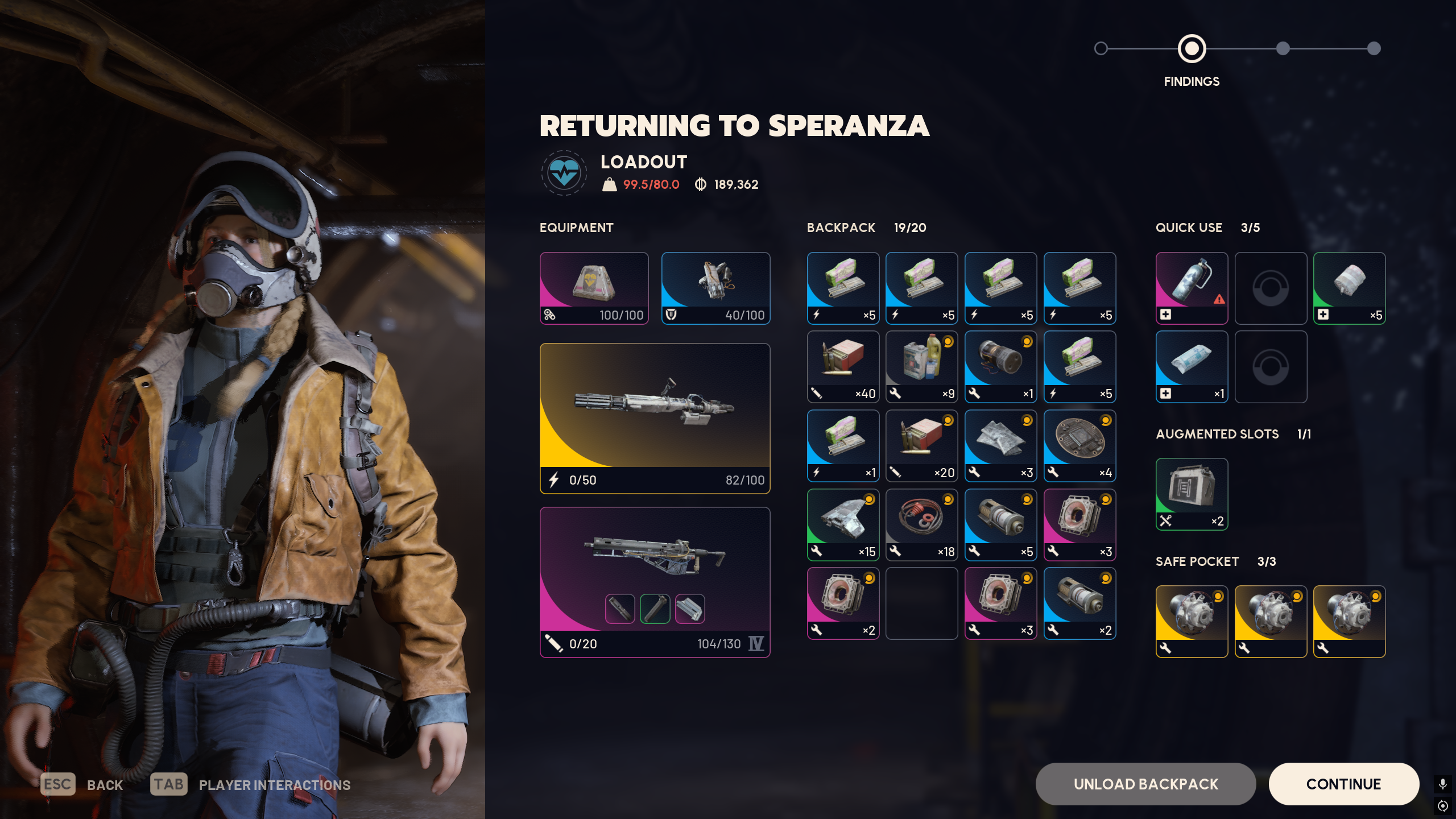Choose the ammo box stack of 40

click(843, 367)
